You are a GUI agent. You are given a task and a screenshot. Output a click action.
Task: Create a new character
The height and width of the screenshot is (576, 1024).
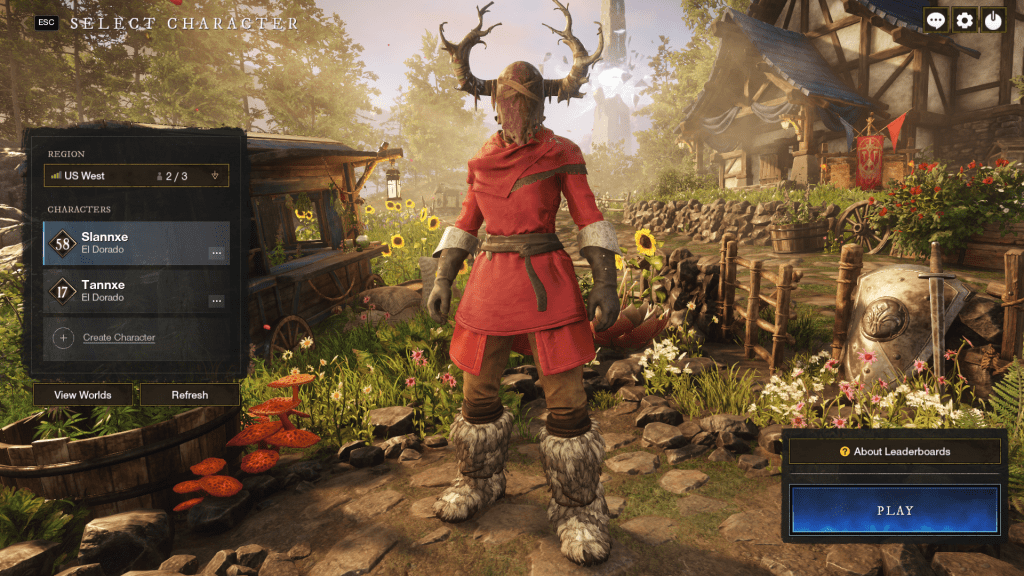coord(118,338)
